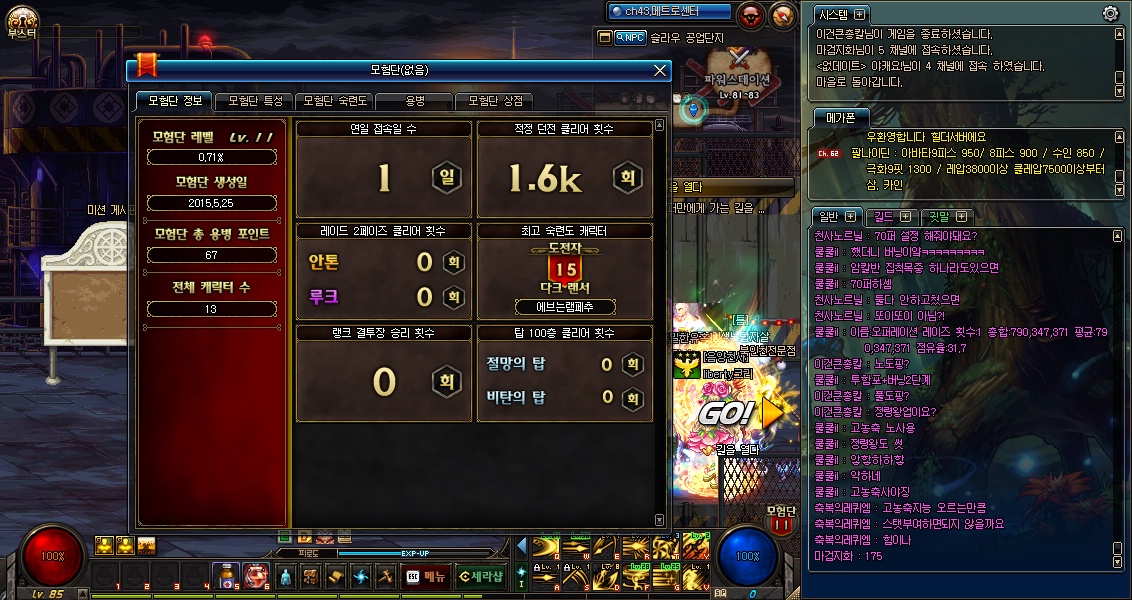Click the red demon face icon
Screen dimensions: 1132x600
click(x=751, y=15)
